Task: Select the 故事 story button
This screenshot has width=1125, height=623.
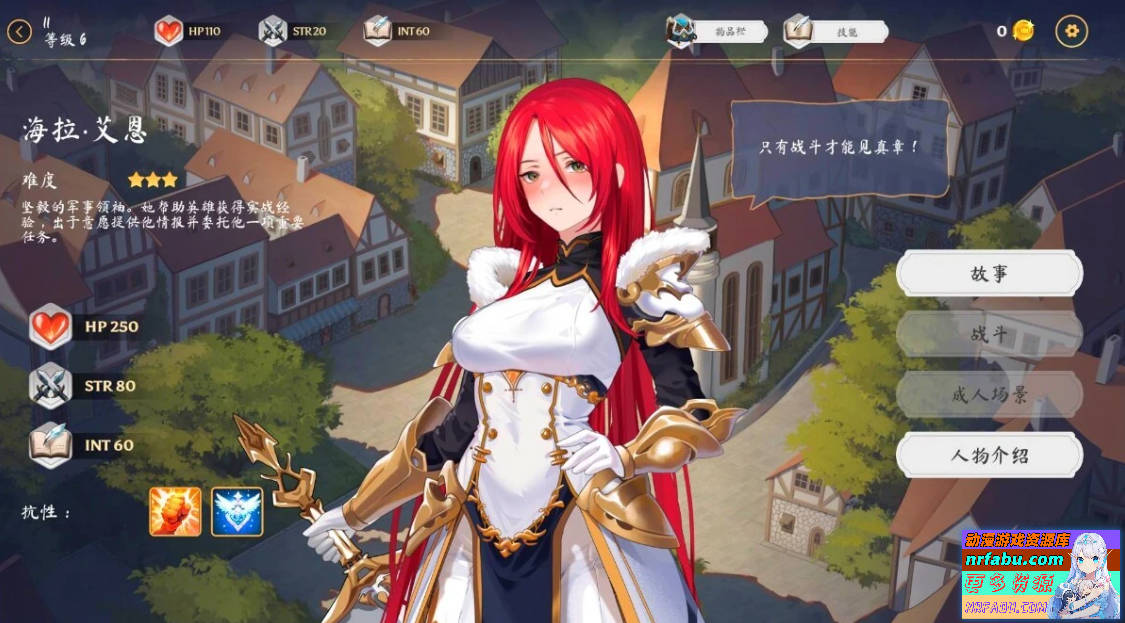Action: [x=989, y=273]
